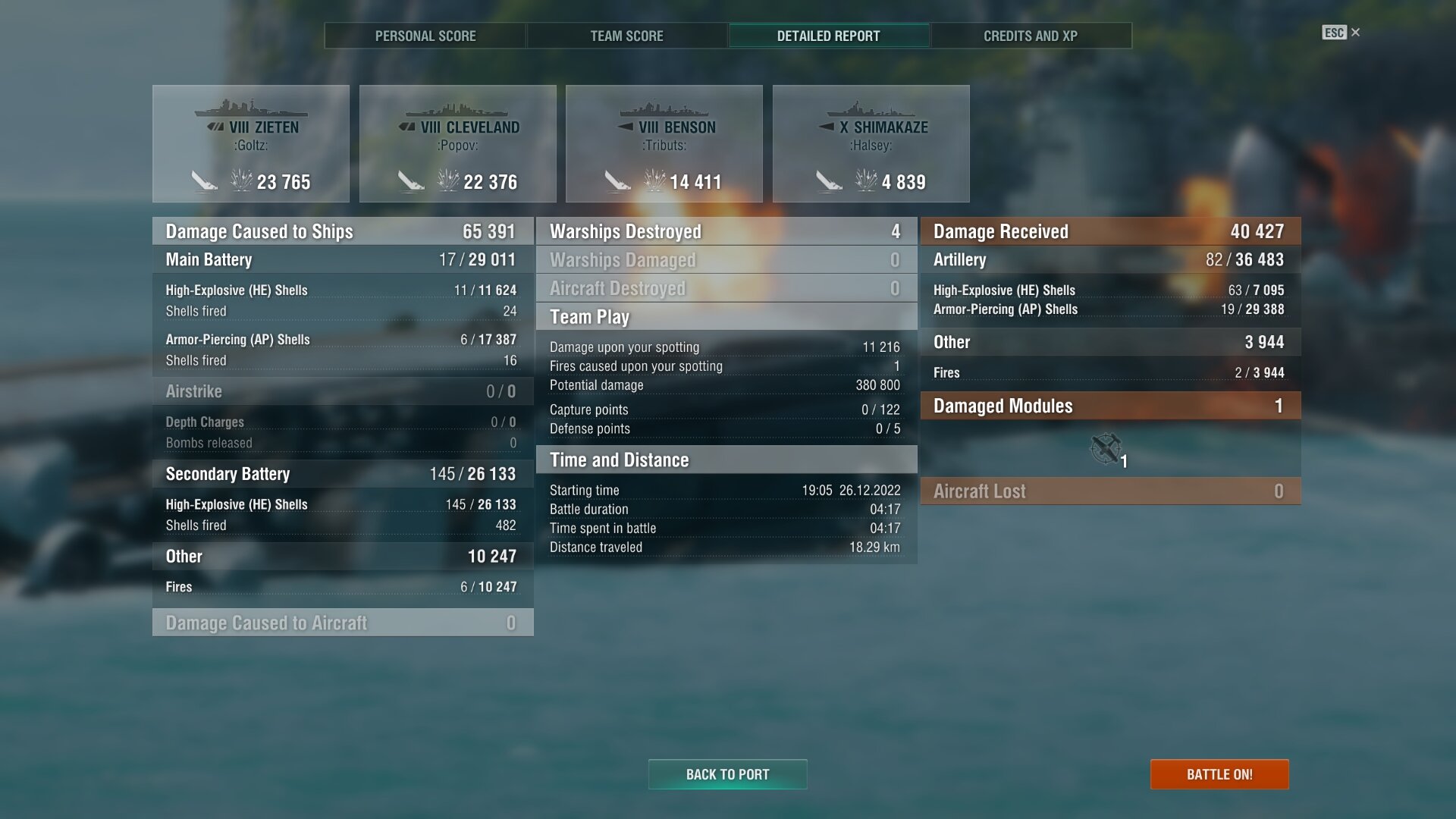Image resolution: width=1456 pixels, height=819 pixels.
Task: Click the VIII Benson ship card
Action: click(x=664, y=143)
